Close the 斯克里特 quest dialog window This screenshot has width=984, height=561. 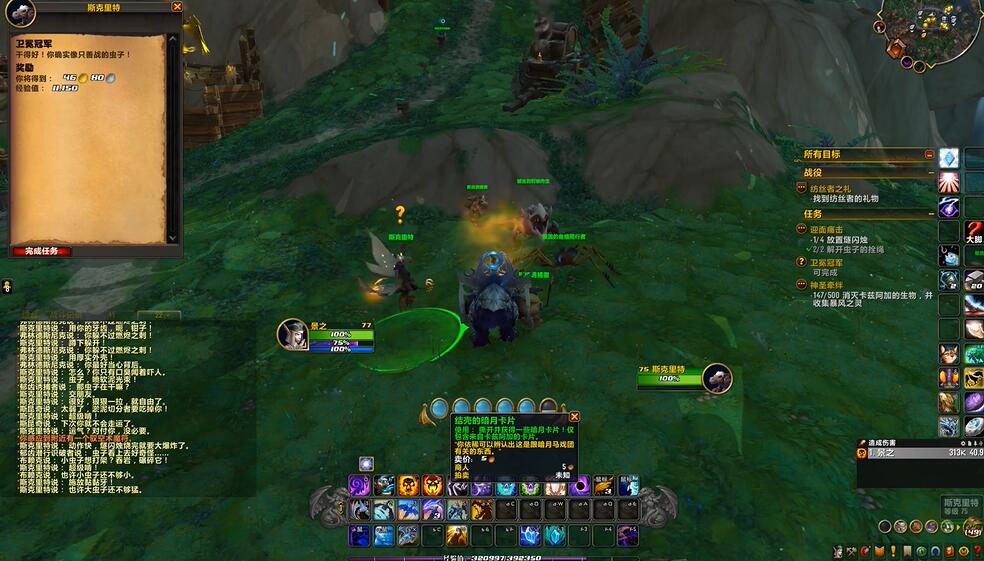pyautogui.click(x=177, y=6)
